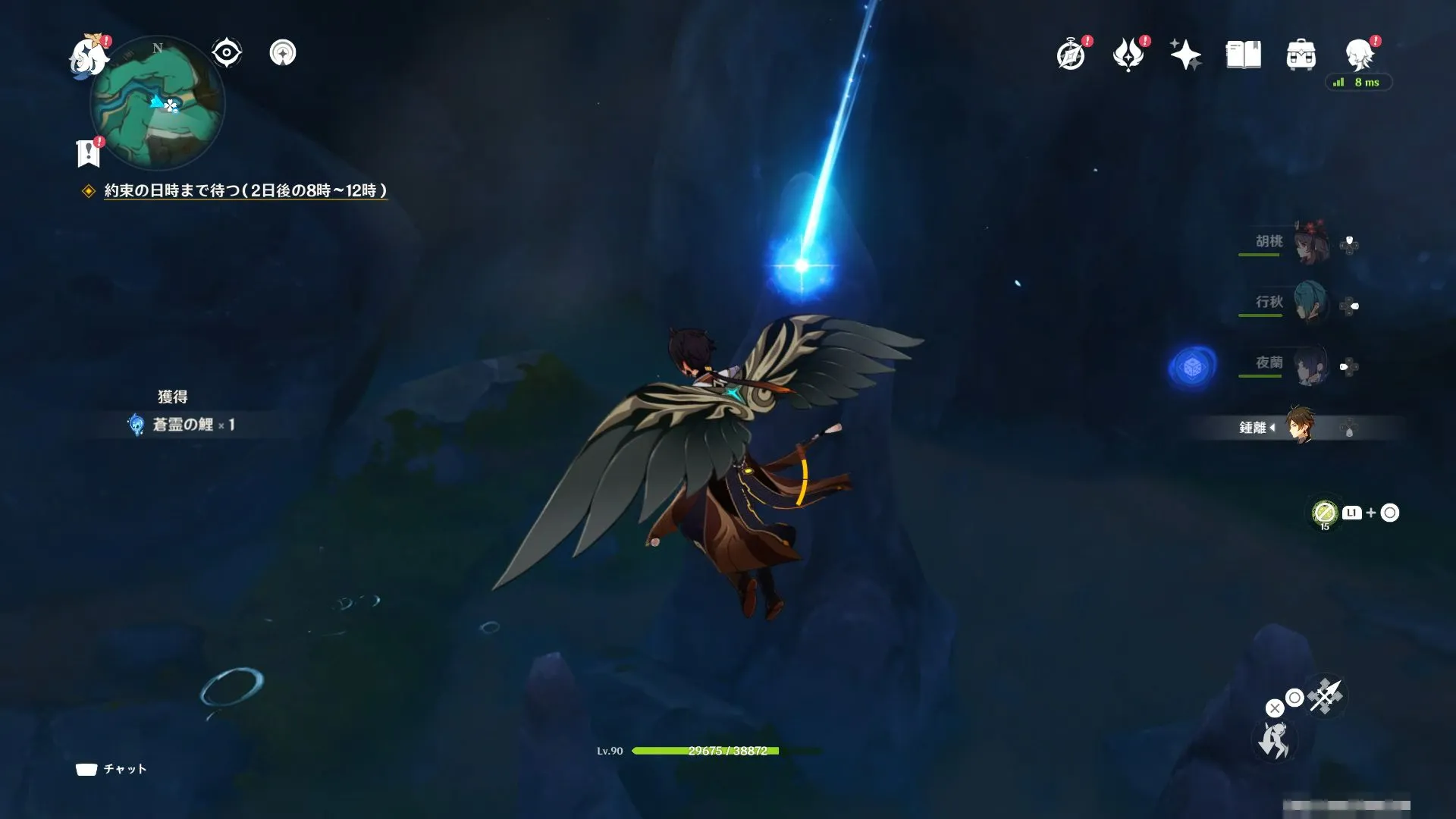Open the backpack inventory
This screenshot has width=1456, height=819.
tap(1301, 55)
